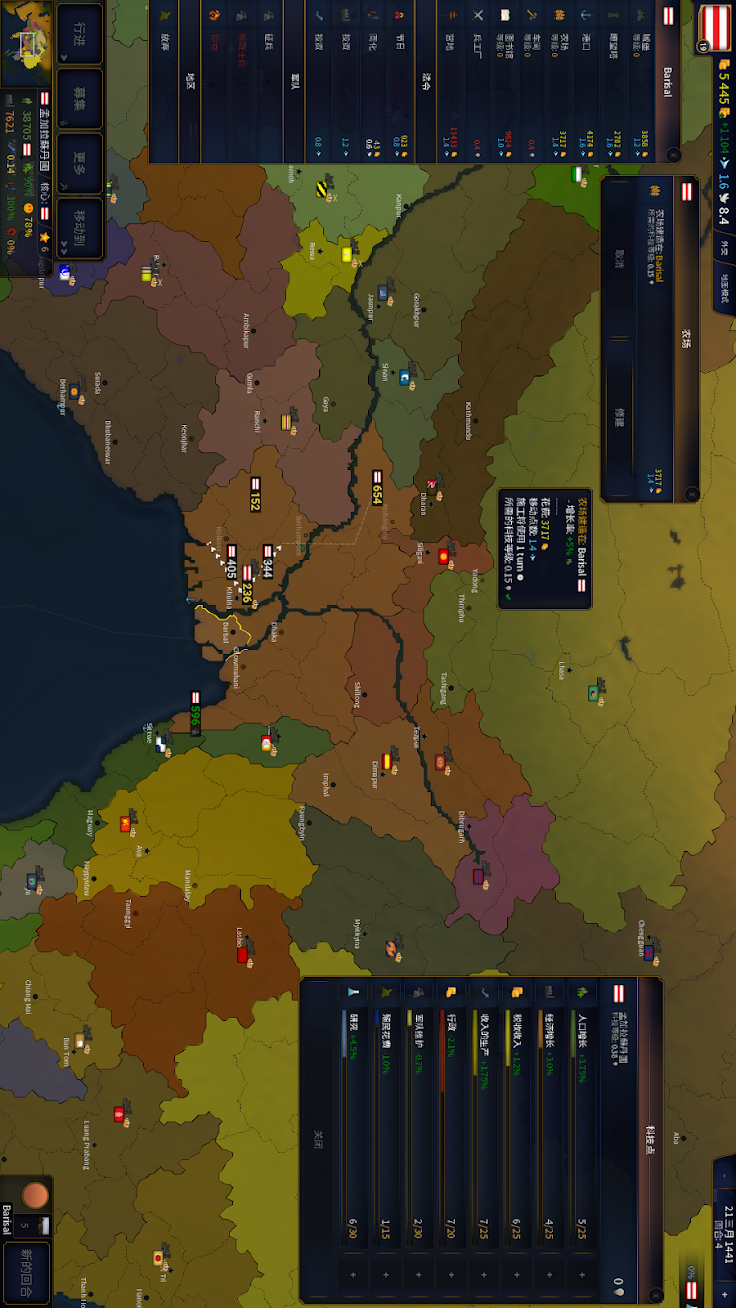Select the 募集 recruit action

[x=80, y=97]
